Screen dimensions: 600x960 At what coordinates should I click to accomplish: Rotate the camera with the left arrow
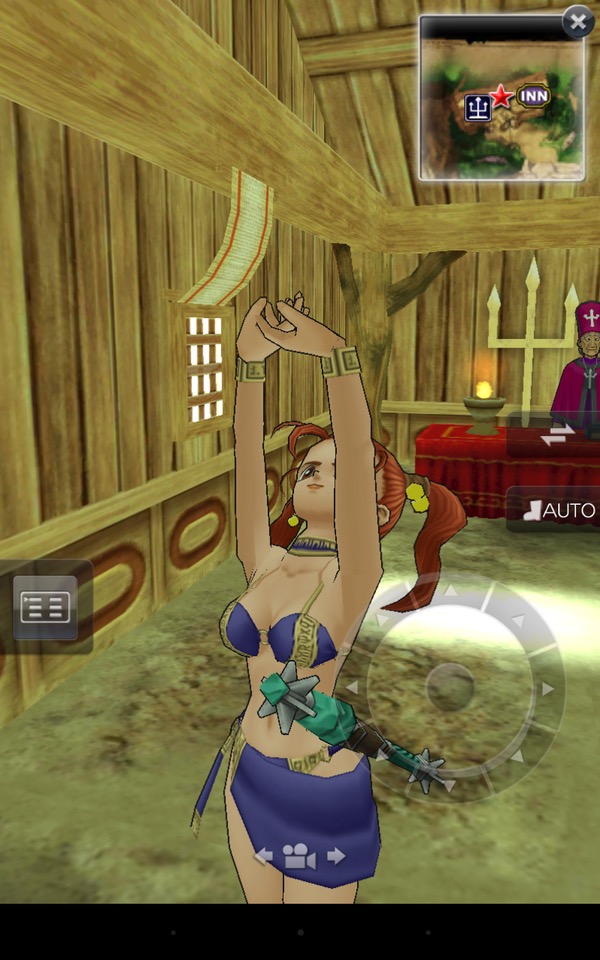pyautogui.click(x=264, y=856)
